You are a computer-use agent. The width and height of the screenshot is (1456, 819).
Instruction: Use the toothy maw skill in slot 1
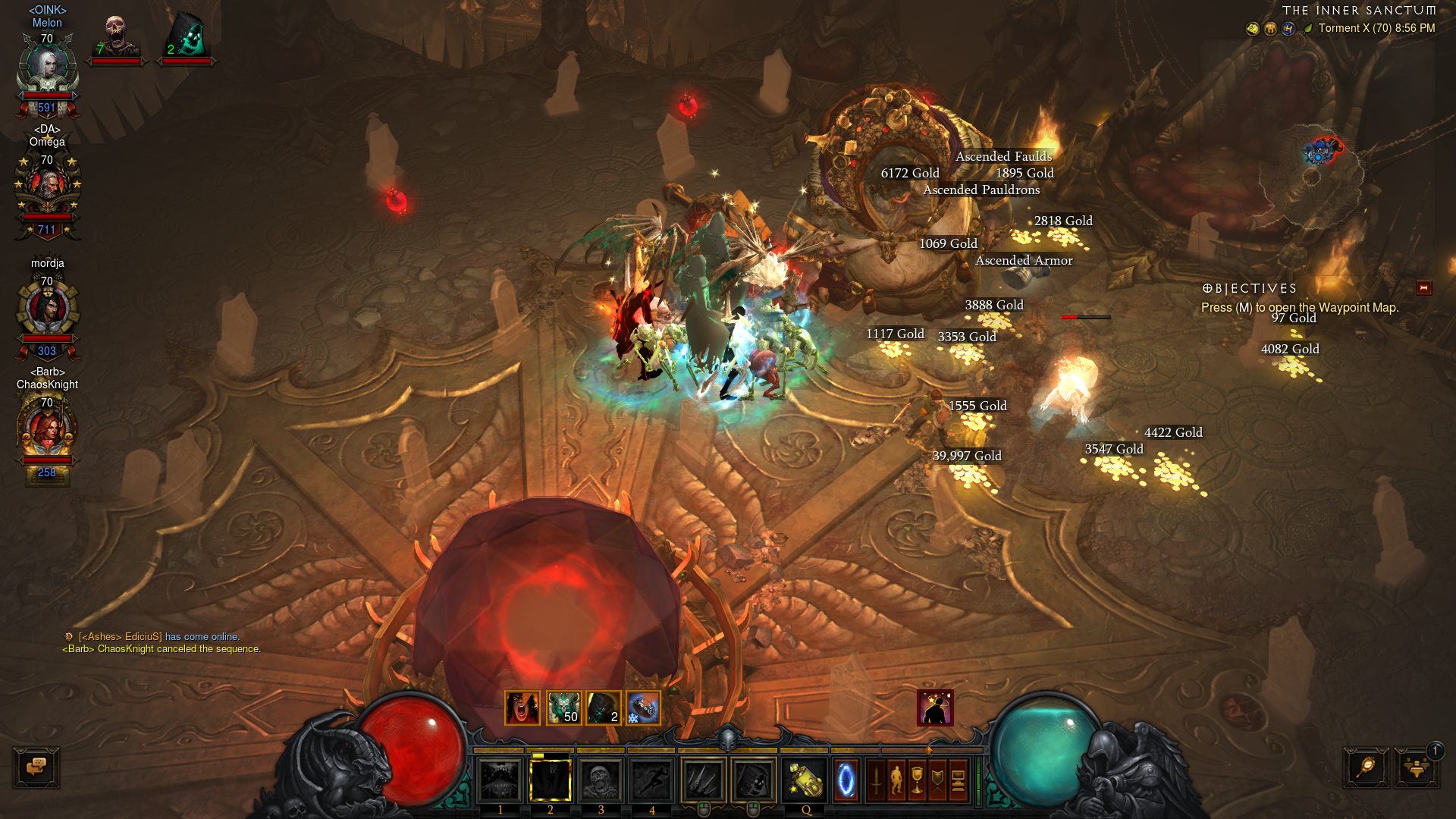tap(500, 780)
